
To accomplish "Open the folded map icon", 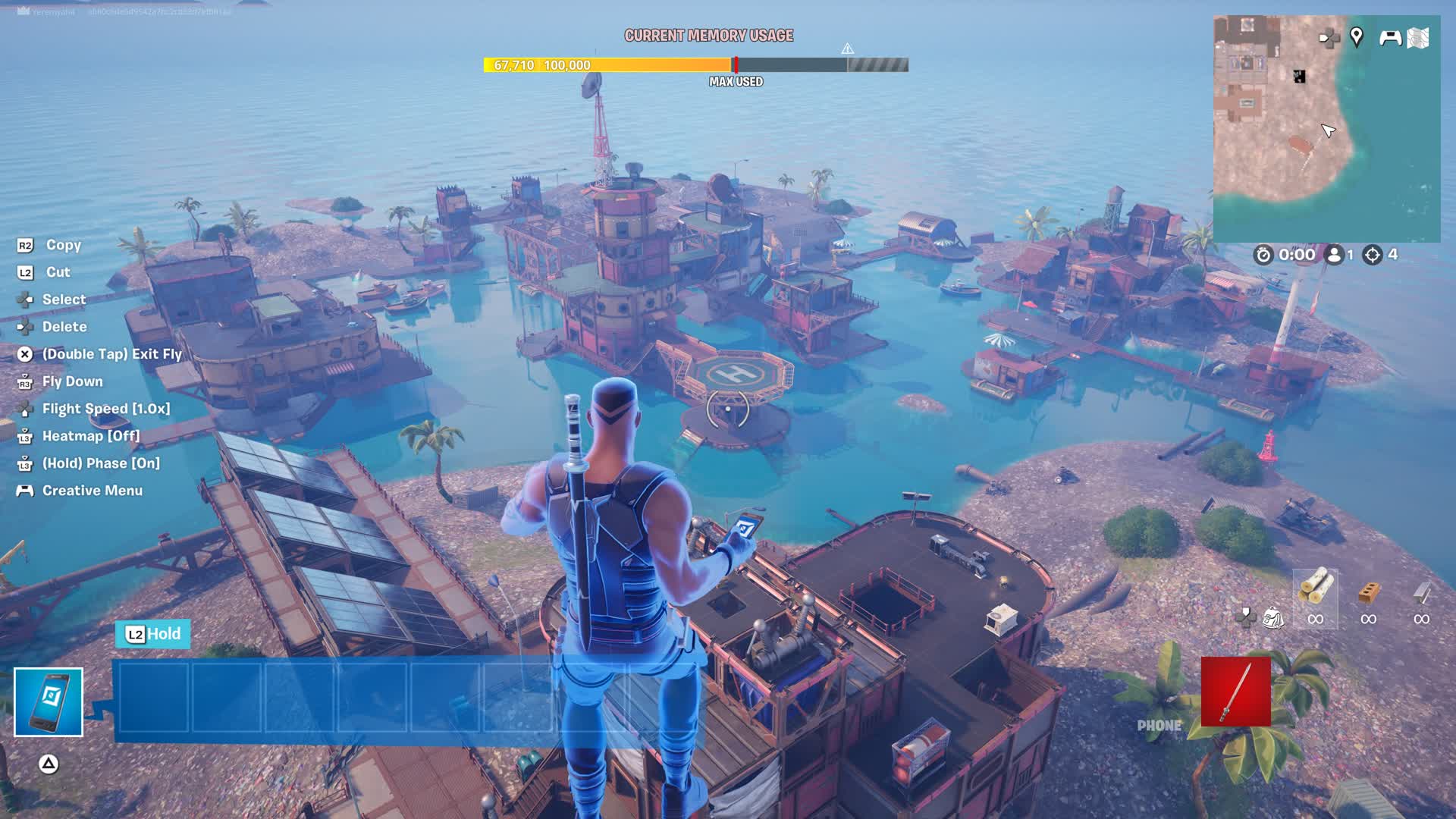I will 1418,38.
